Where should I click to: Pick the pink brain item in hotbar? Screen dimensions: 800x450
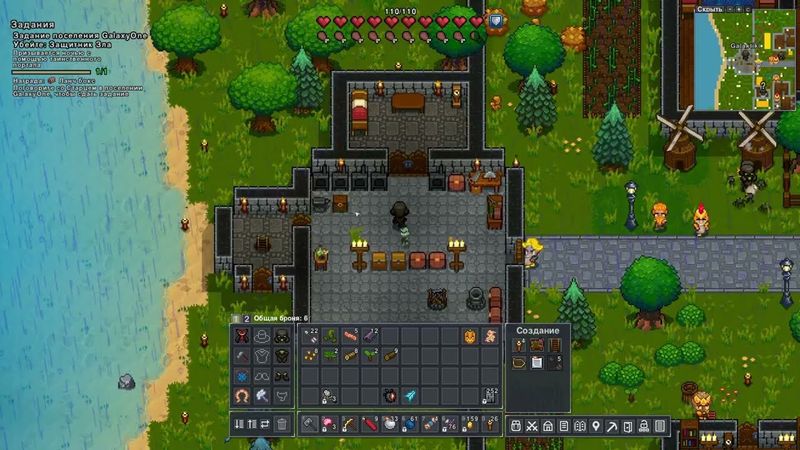[x=328, y=425]
